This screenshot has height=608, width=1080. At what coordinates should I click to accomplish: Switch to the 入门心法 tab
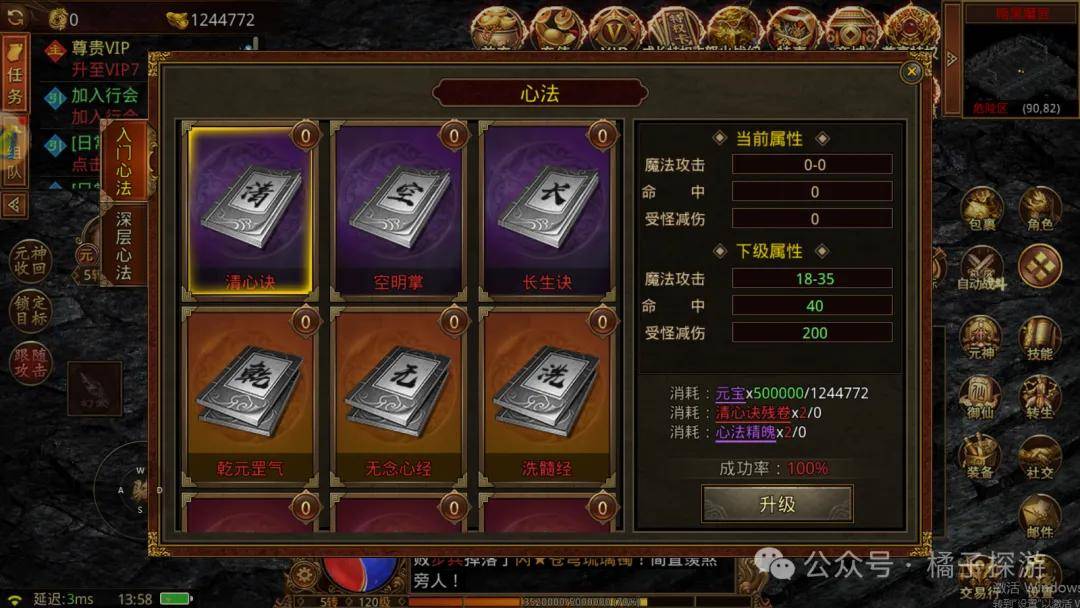pyautogui.click(x=124, y=160)
